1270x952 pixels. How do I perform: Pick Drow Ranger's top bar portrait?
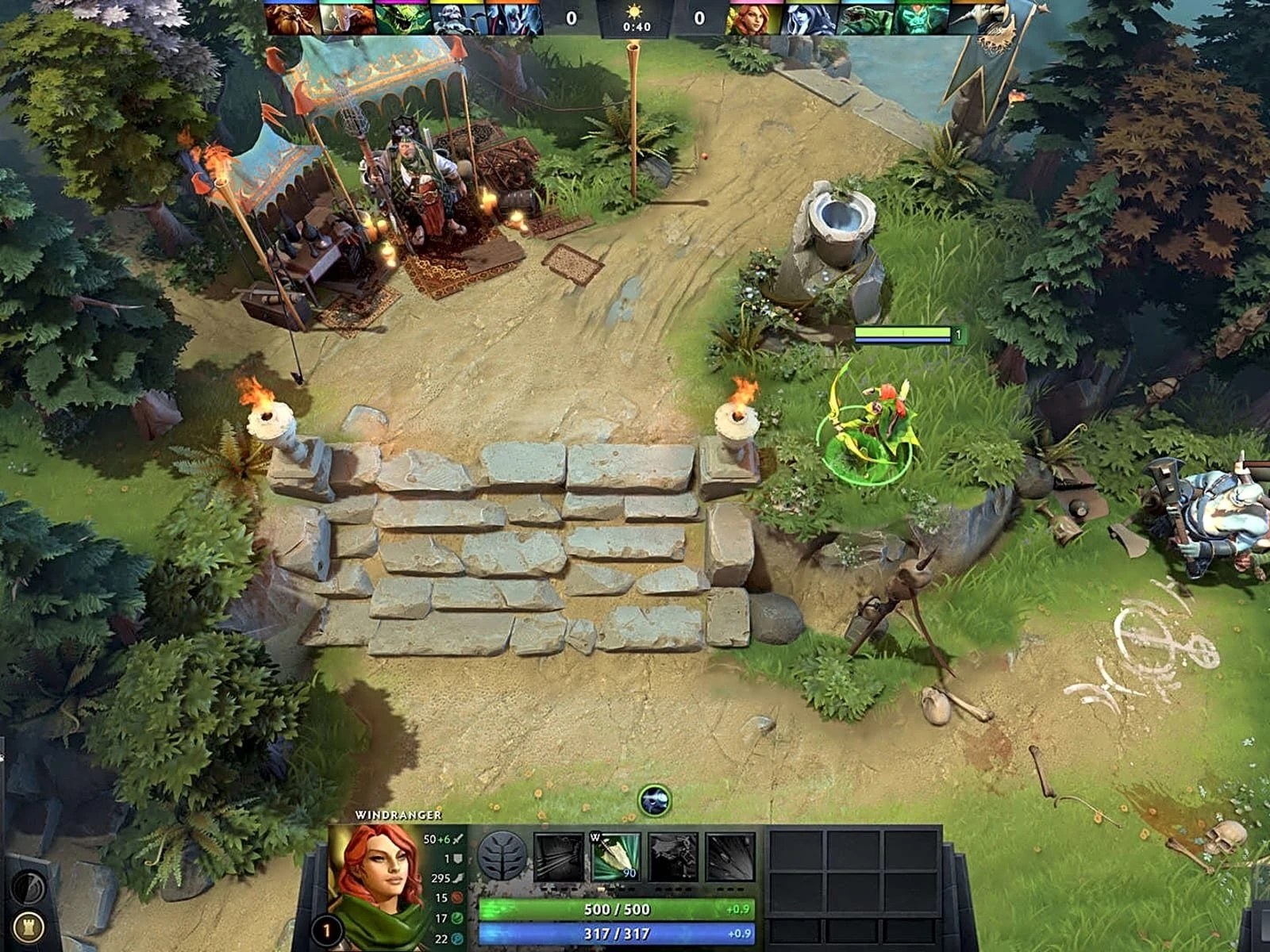[x=808, y=18]
